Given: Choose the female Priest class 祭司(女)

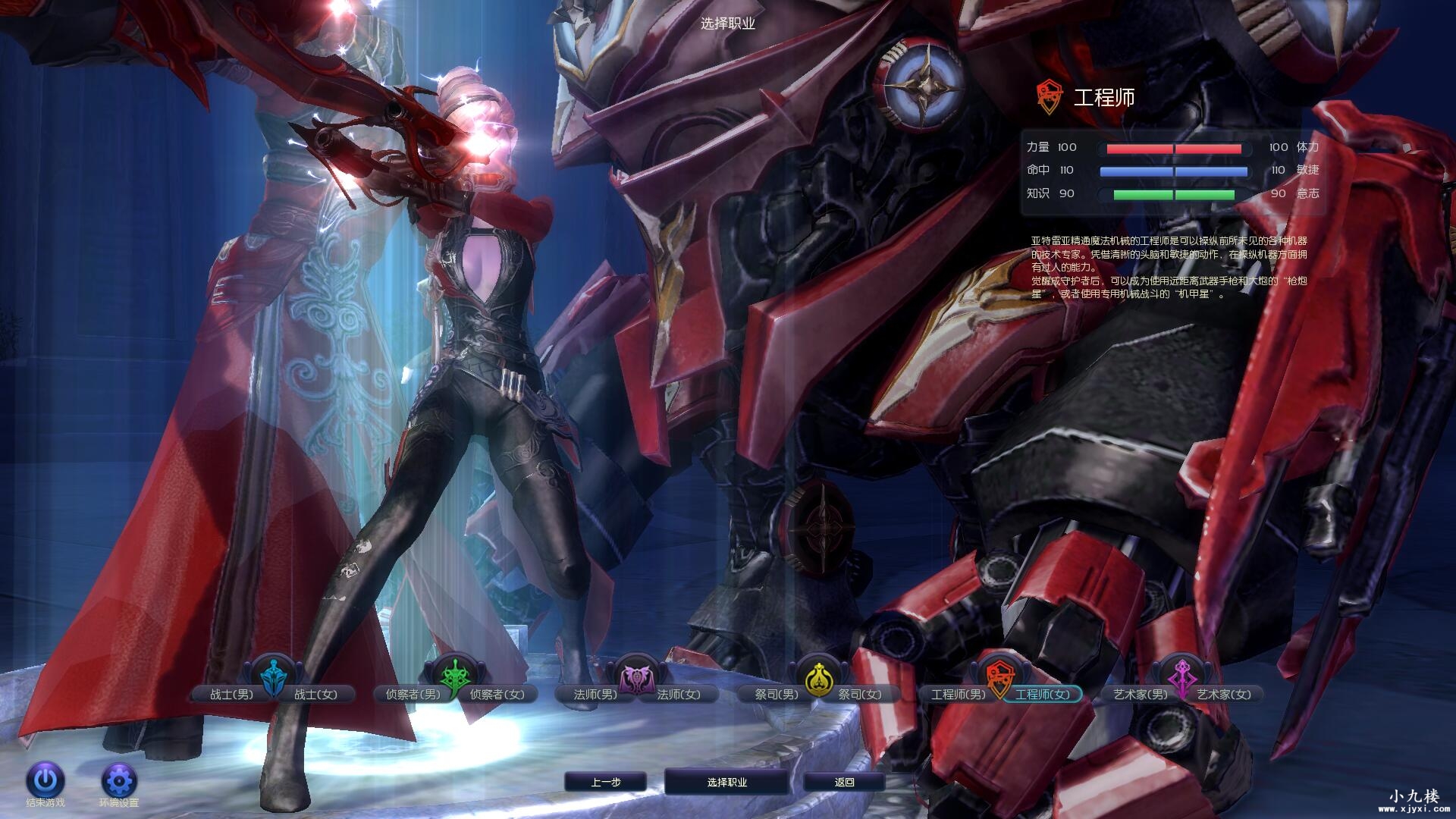Looking at the screenshot, I should tap(860, 694).
